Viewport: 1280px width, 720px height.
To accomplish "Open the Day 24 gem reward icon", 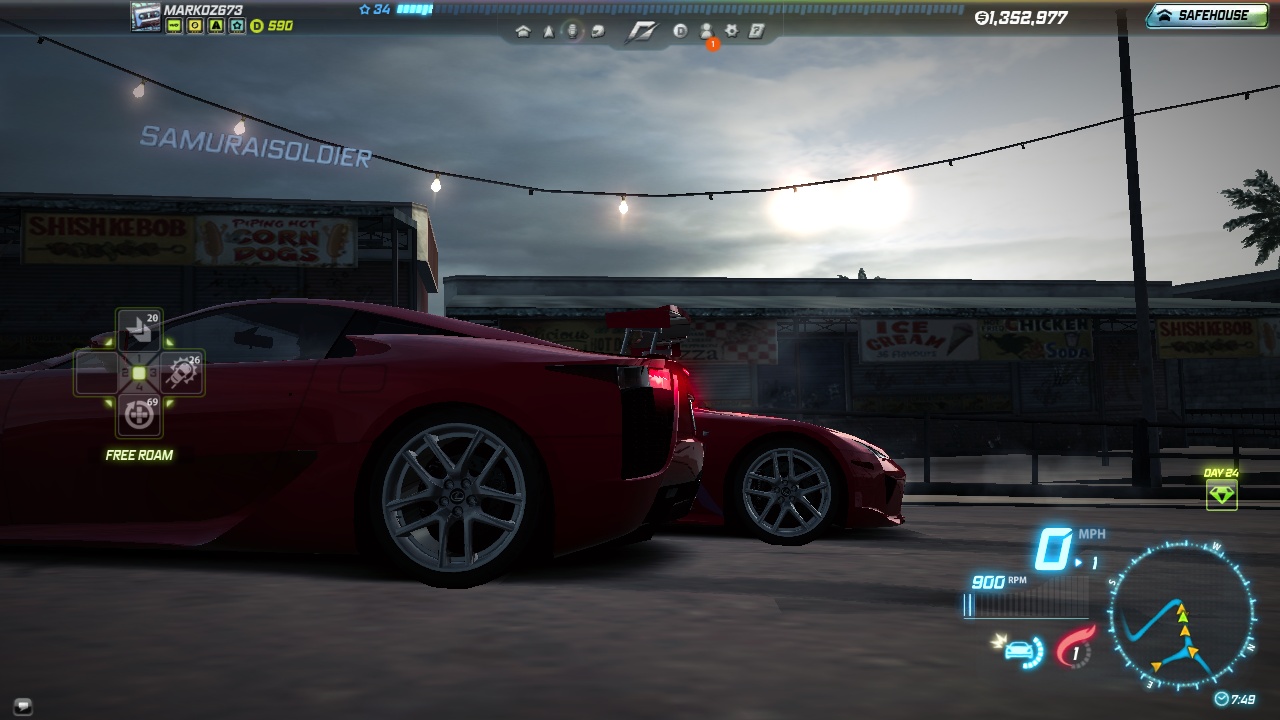I will (x=1221, y=494).
